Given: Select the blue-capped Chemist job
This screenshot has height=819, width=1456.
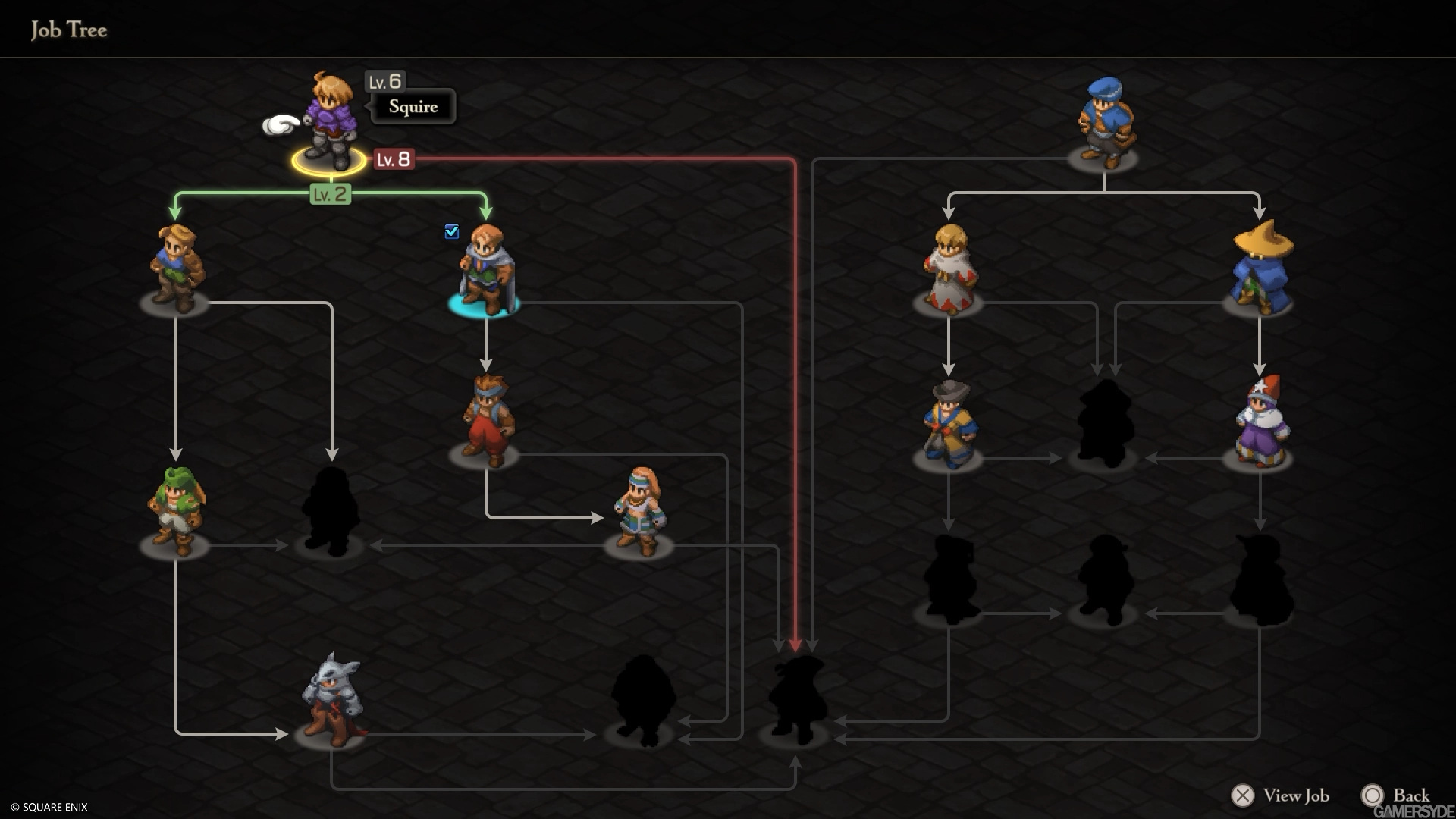Looking at the screenshot, I should click(1104, 123).
